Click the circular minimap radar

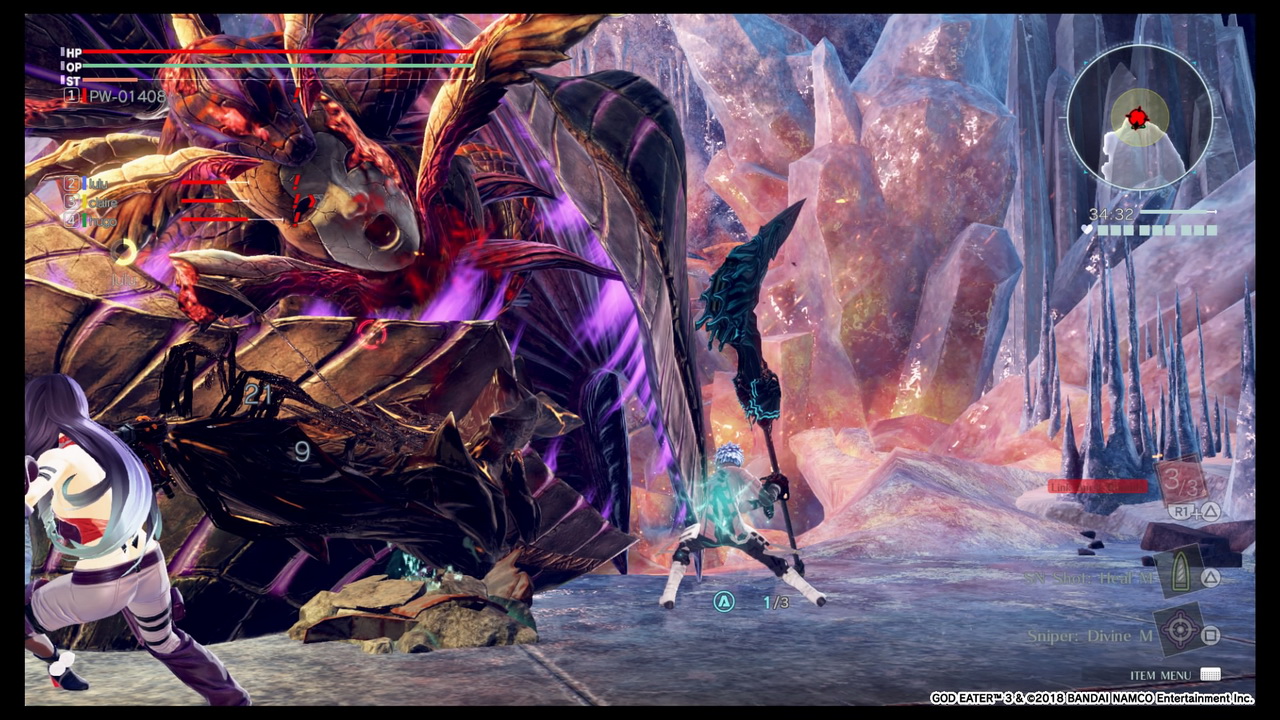(x=1140, y=117)
